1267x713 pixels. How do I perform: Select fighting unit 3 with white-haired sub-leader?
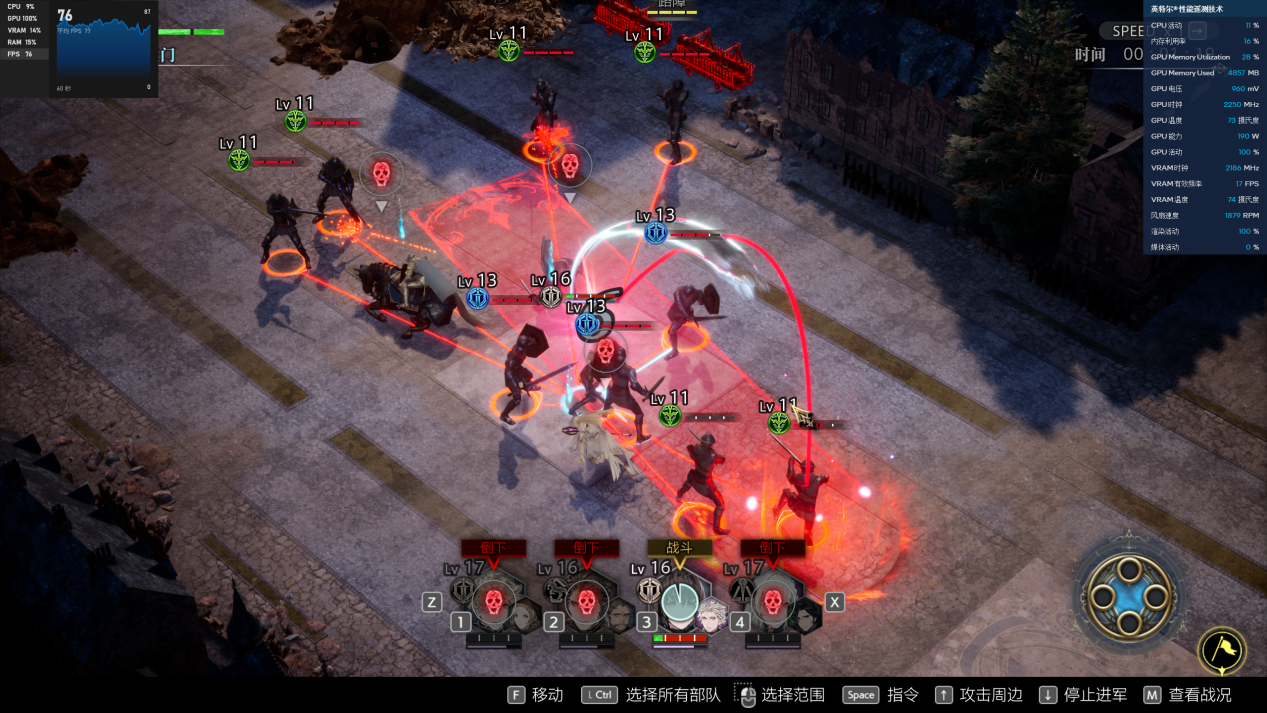[681, 602]
